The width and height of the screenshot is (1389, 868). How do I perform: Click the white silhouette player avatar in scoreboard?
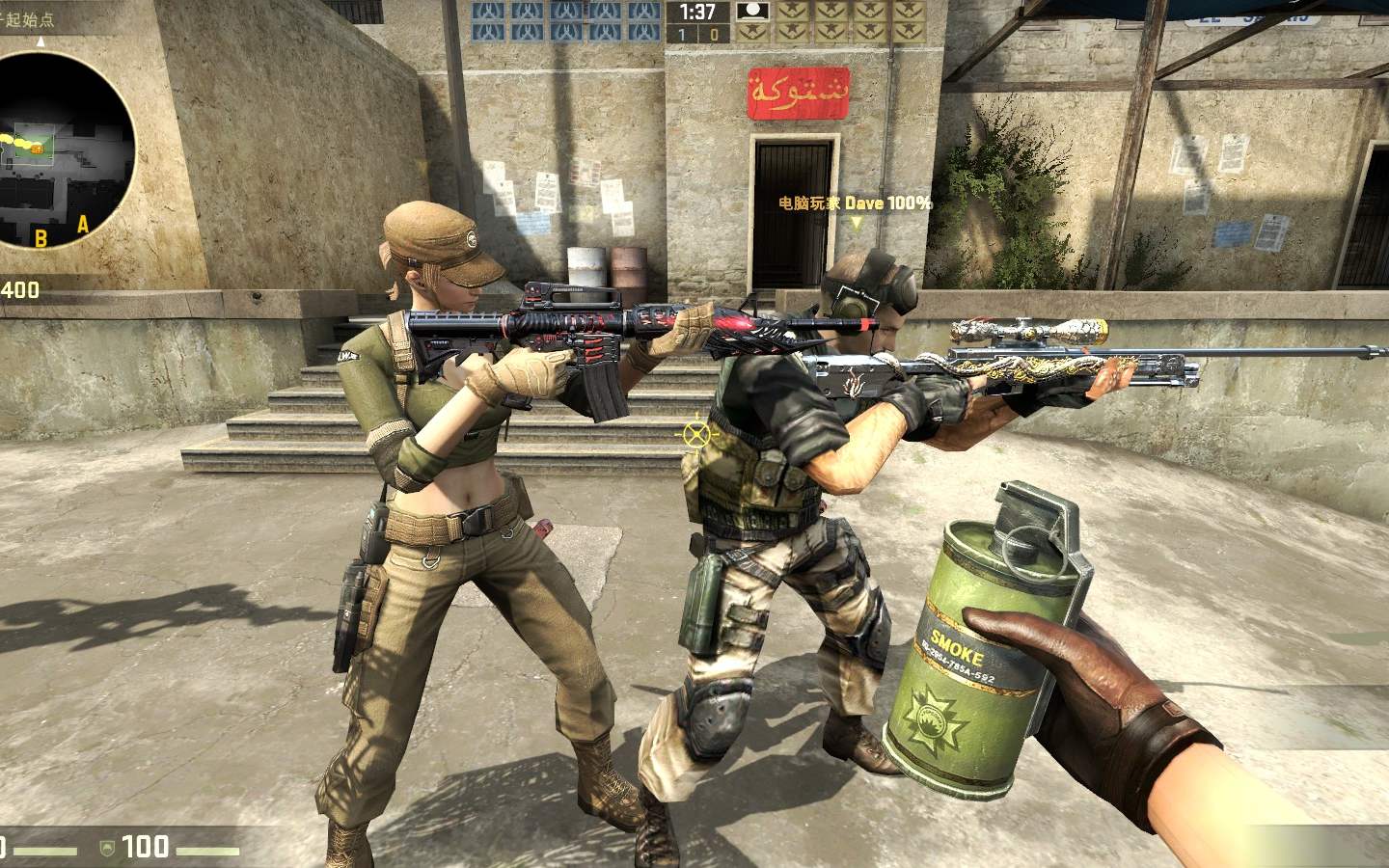tap(750, 12)
